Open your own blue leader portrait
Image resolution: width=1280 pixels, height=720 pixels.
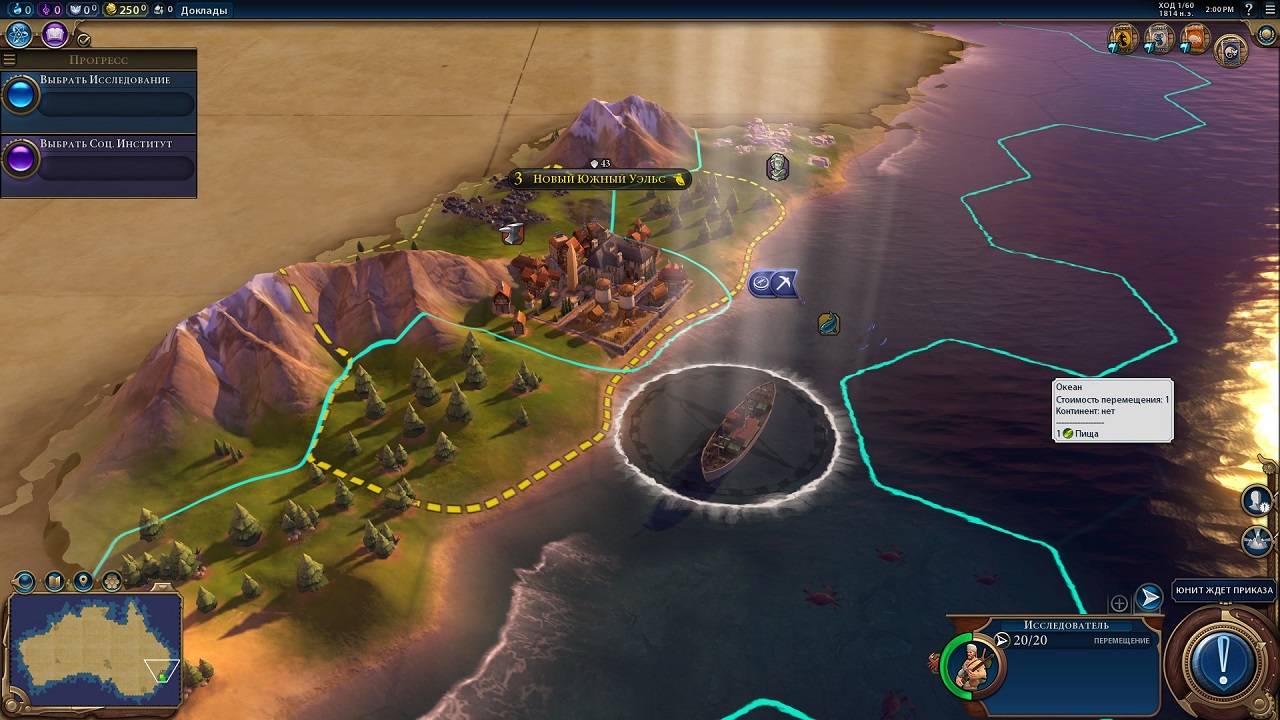pos(1231,49)
